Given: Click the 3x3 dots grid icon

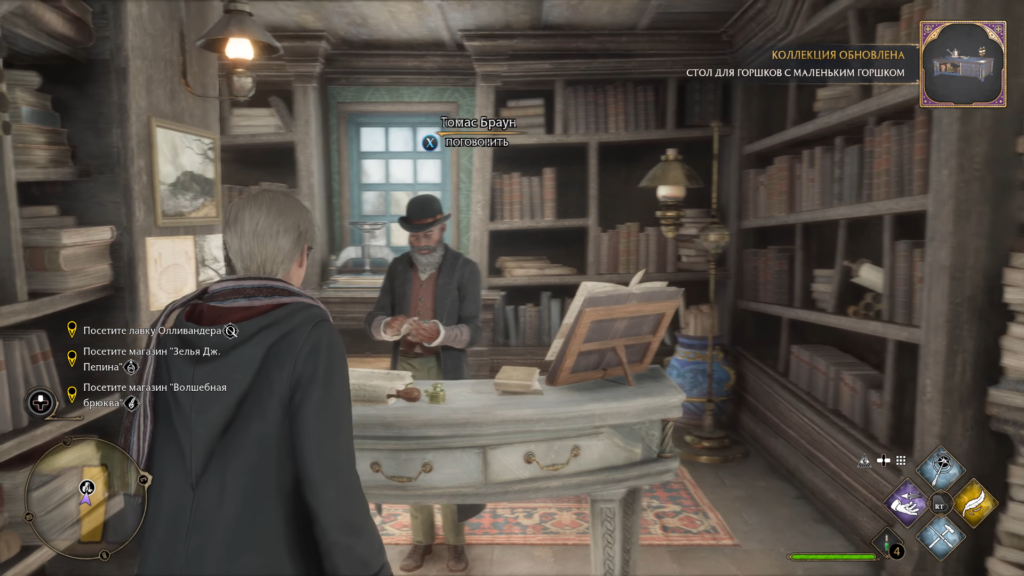Looking at the screenshot, I should coord(900,461).
